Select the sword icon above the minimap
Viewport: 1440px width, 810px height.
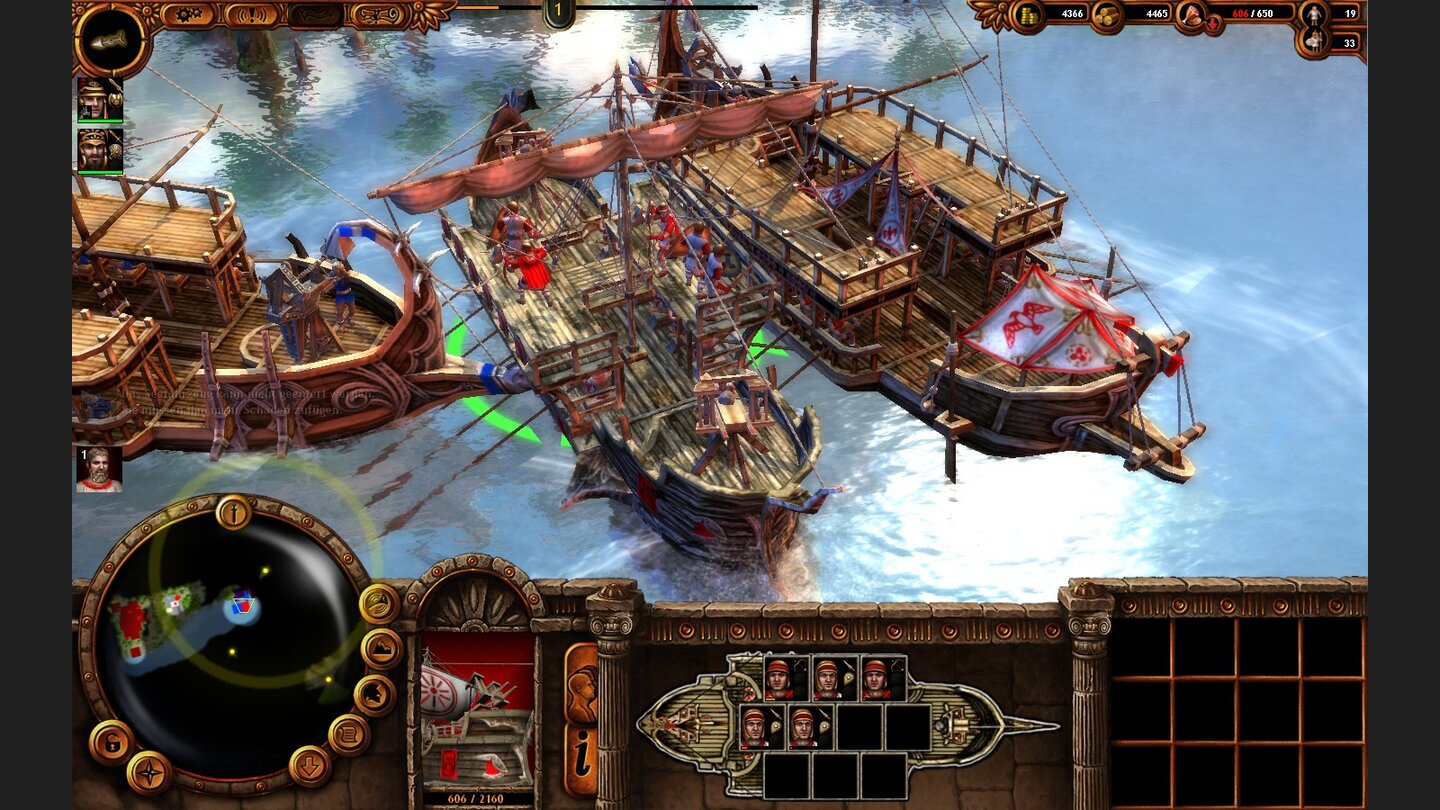(233, 512)
